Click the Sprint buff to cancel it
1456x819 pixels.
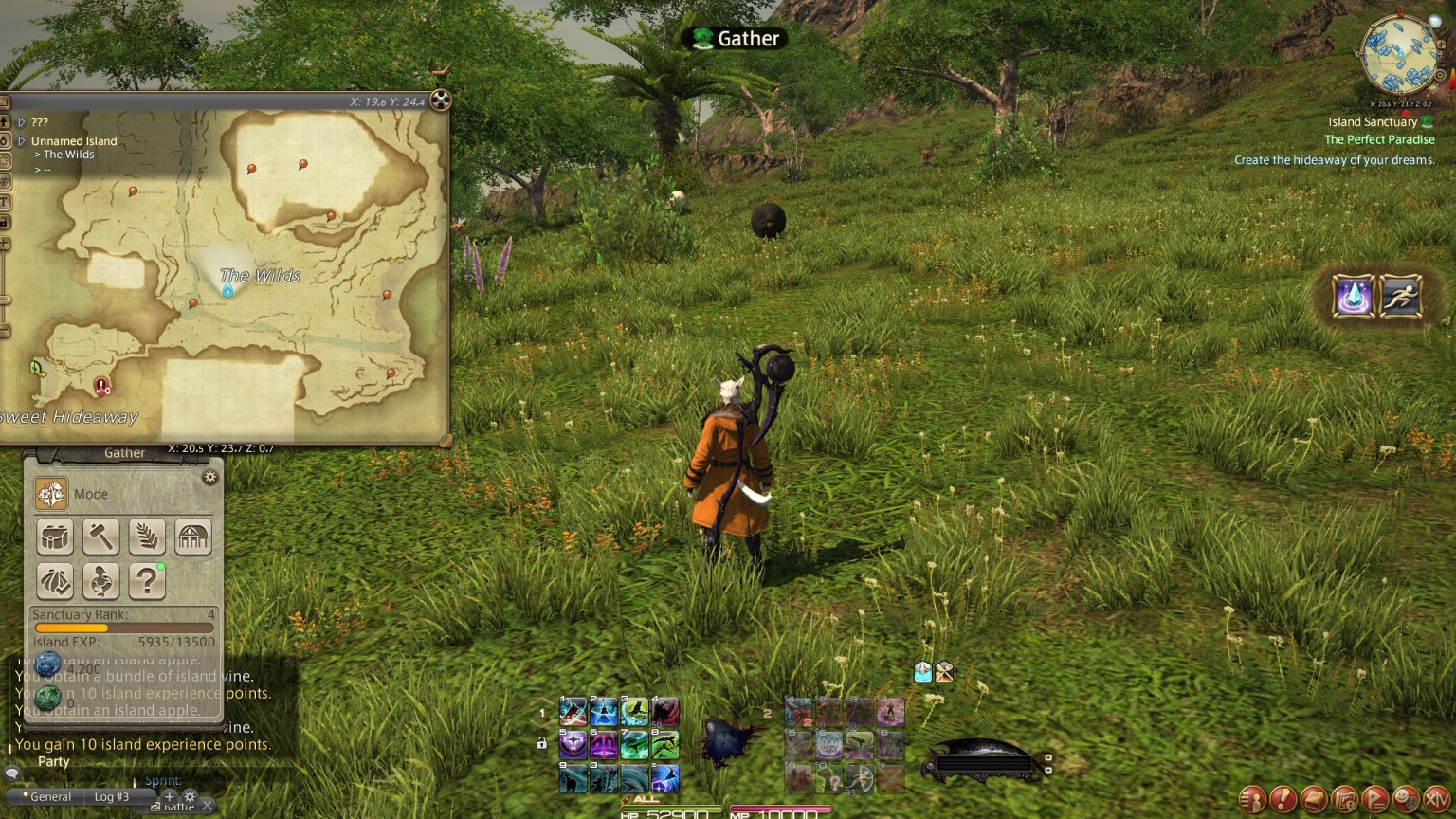[x=922, y=671]
